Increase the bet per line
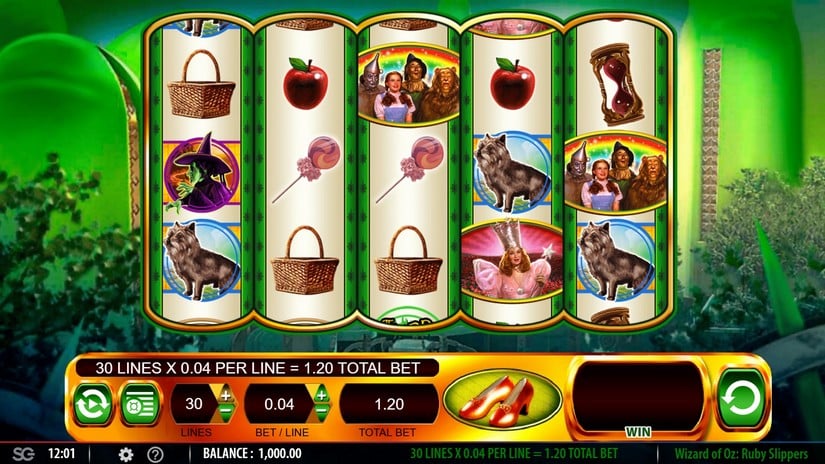Screen dimensions: 825x464 322,395
